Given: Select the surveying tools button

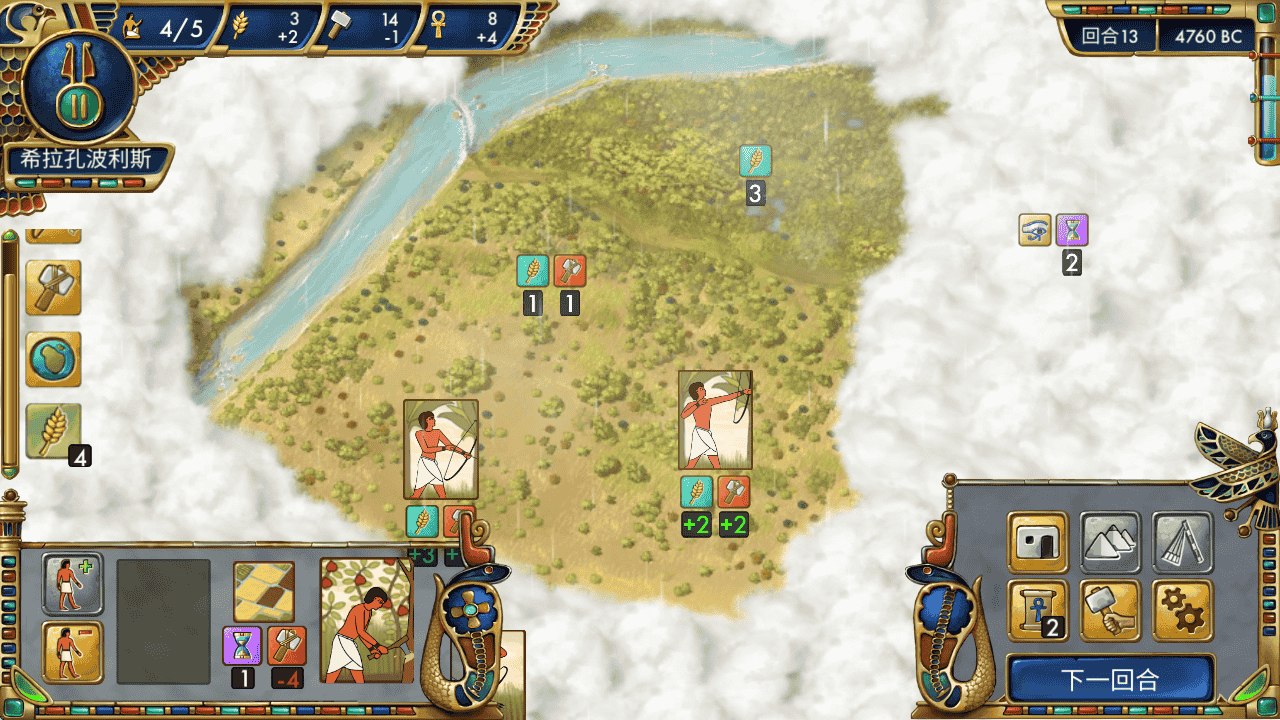Looking at the screenshot, I should [1182, 541].
